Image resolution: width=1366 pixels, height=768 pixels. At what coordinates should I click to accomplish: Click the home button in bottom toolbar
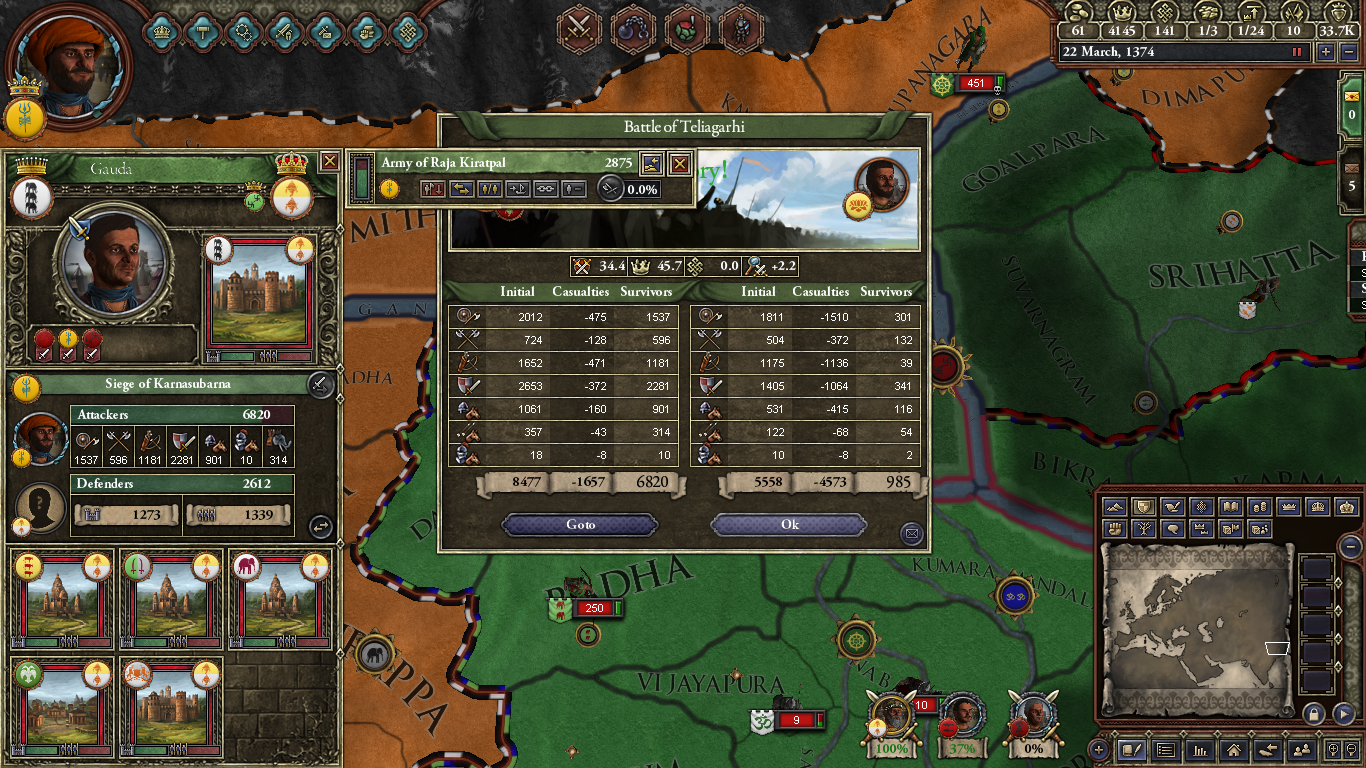pos(1234,749)
